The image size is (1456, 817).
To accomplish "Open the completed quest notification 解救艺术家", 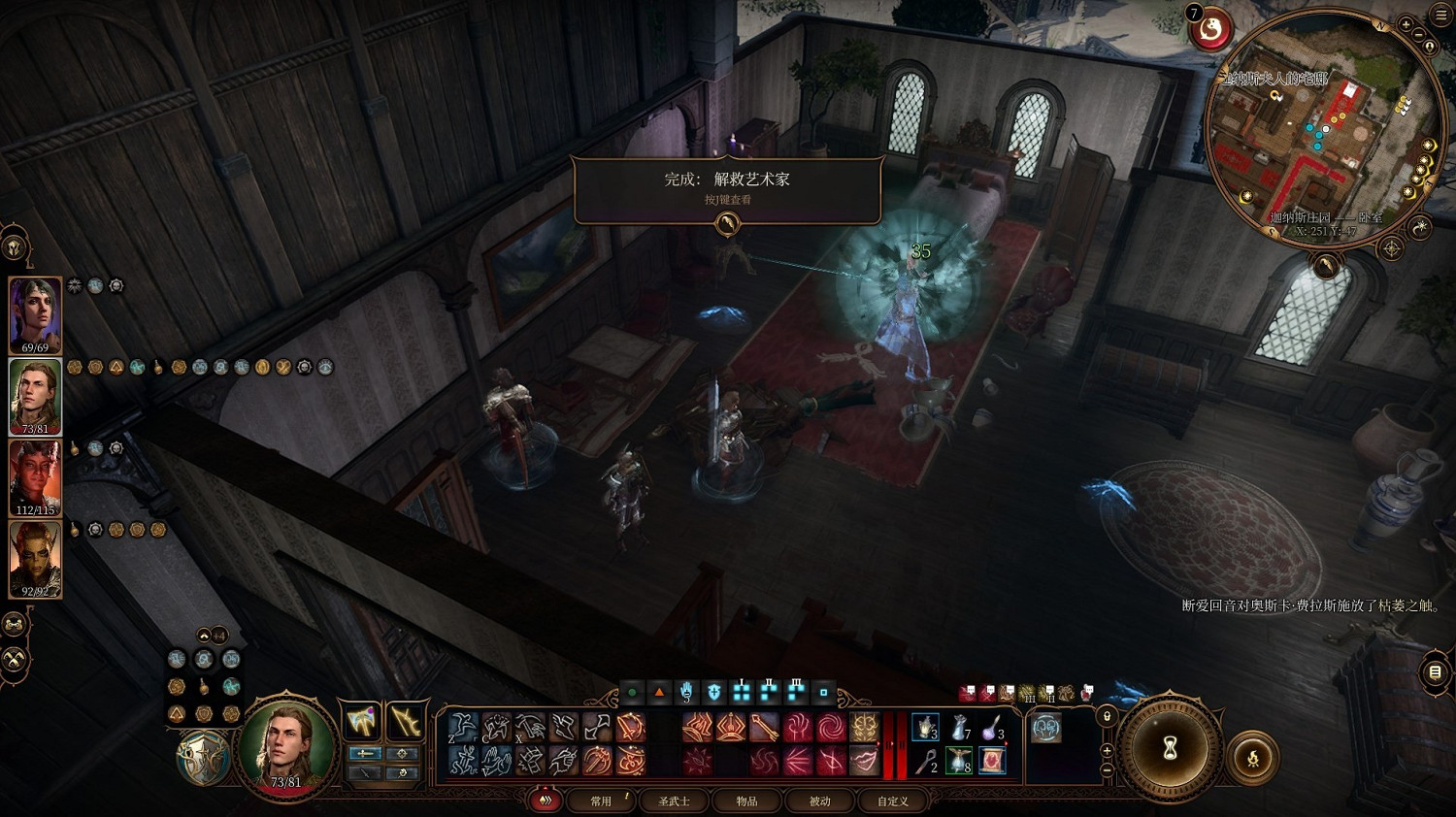I will (727, 187).
